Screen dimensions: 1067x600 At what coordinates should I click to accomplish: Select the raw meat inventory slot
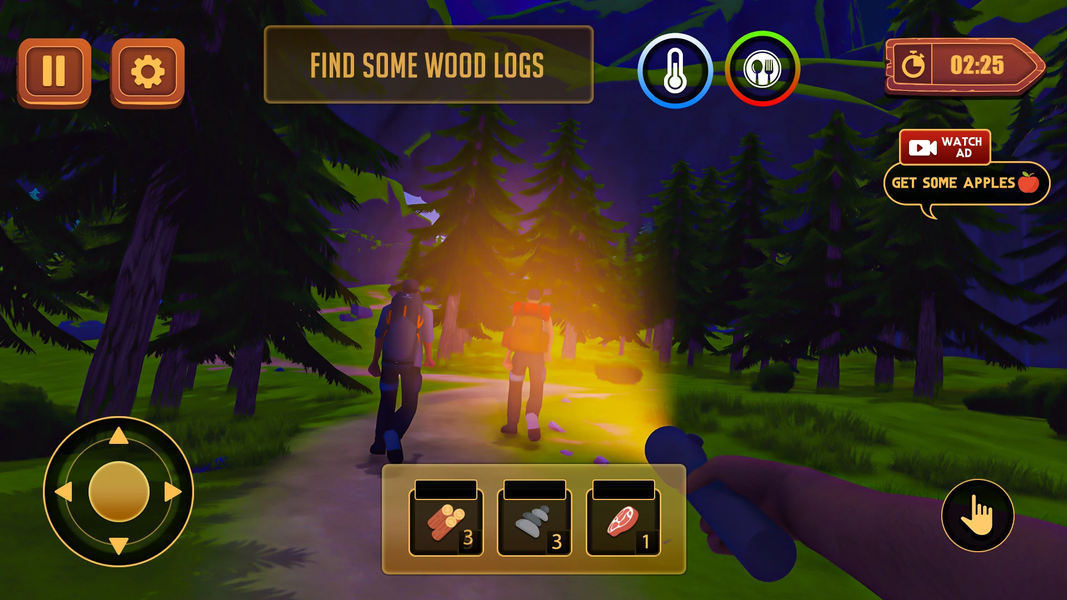[x=622, y=522]
